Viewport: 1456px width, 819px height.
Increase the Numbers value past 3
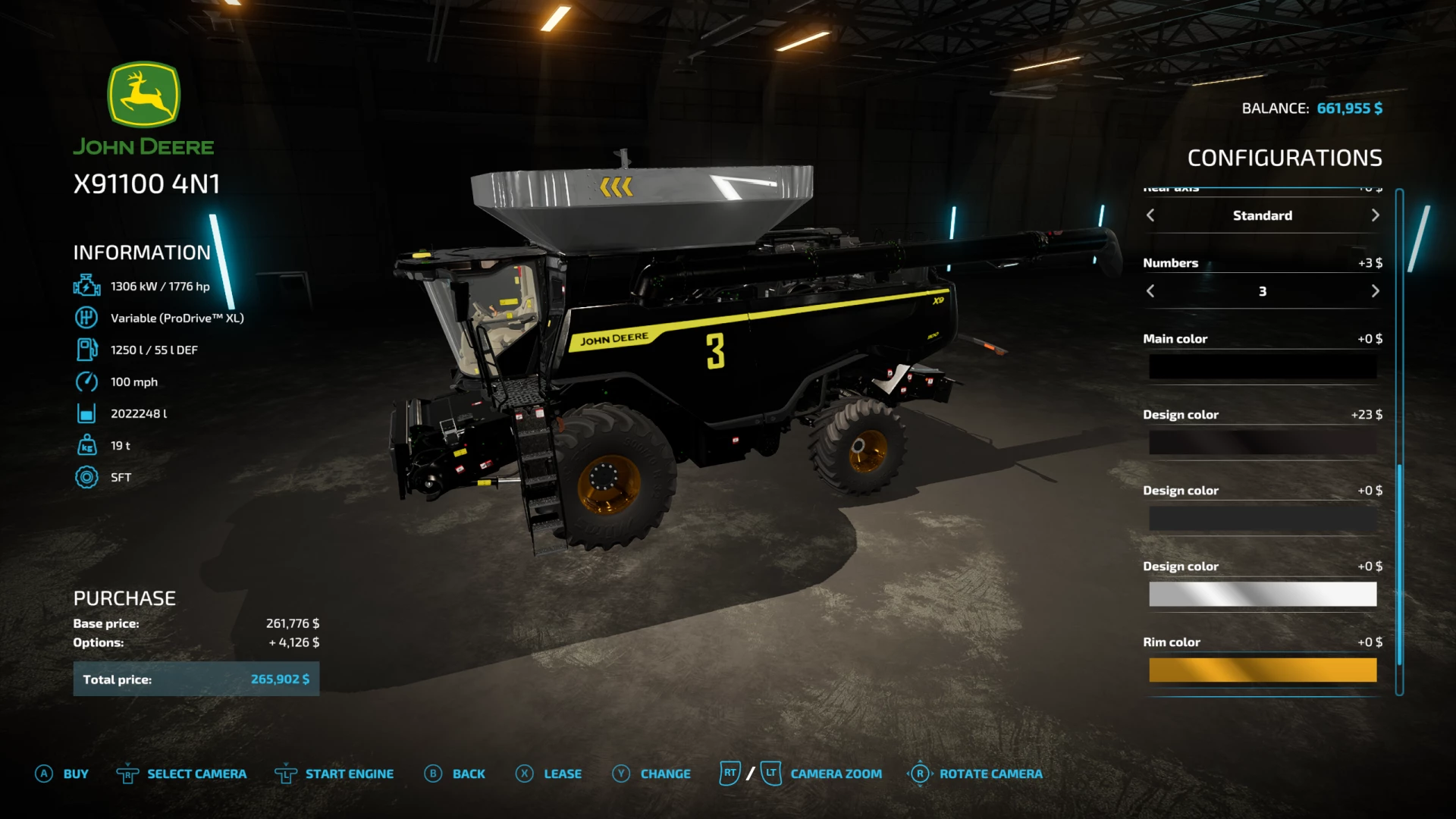[1375, 291]
